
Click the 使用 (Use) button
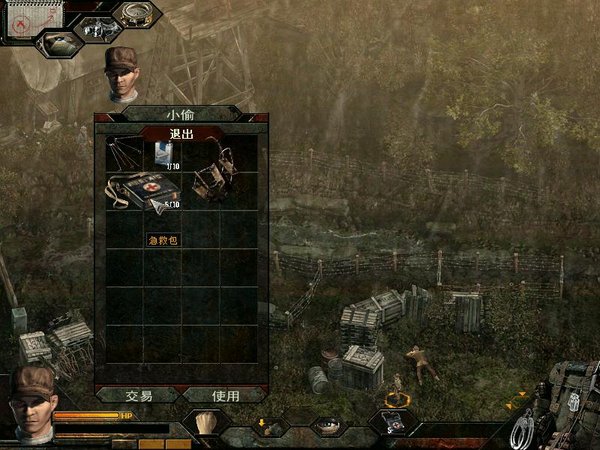coord(225,395)
